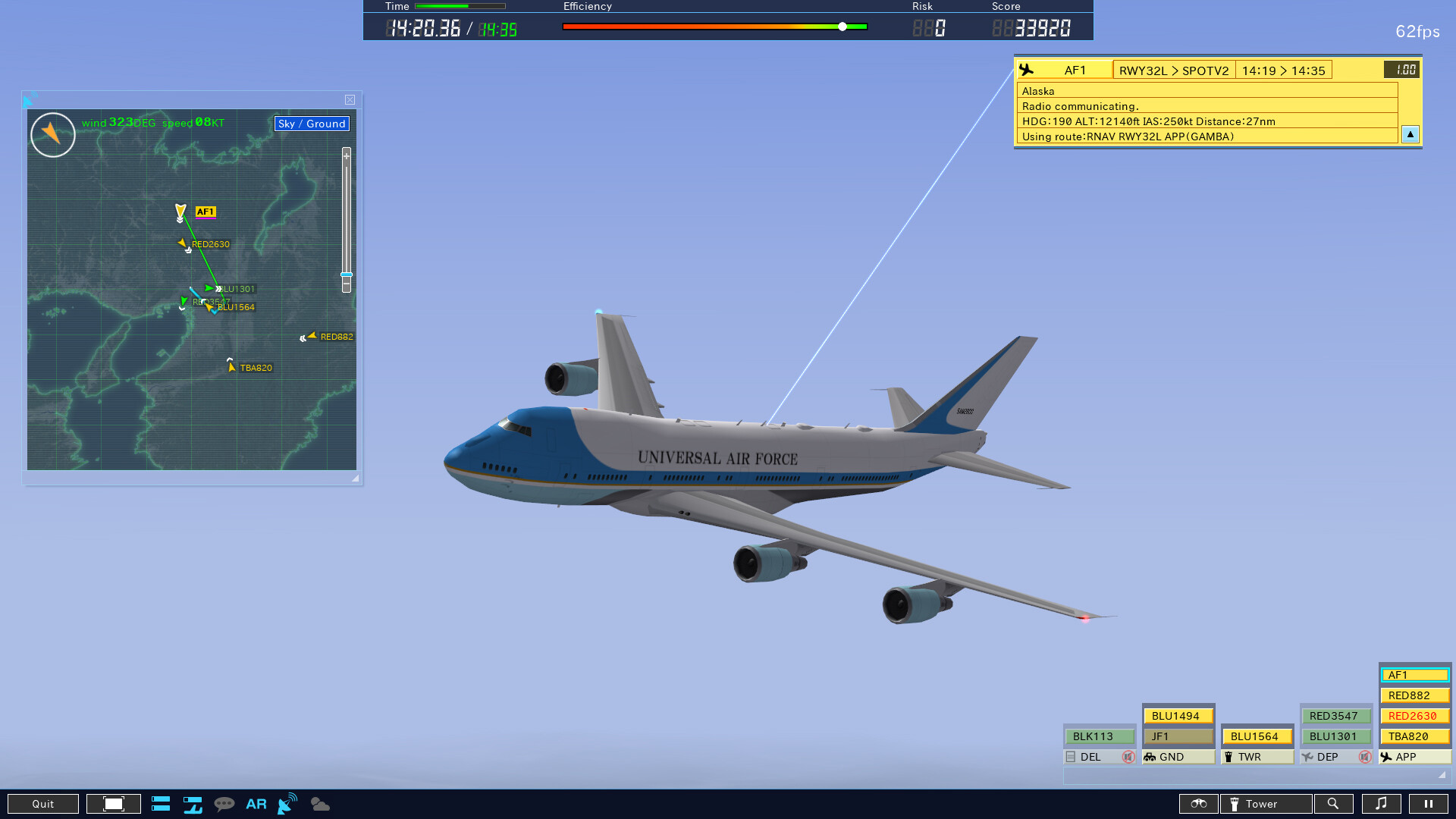This screenshot has width=1456, height=819.
Task: Adjust the minimap zoom slider
Action: tap(347, 275)
